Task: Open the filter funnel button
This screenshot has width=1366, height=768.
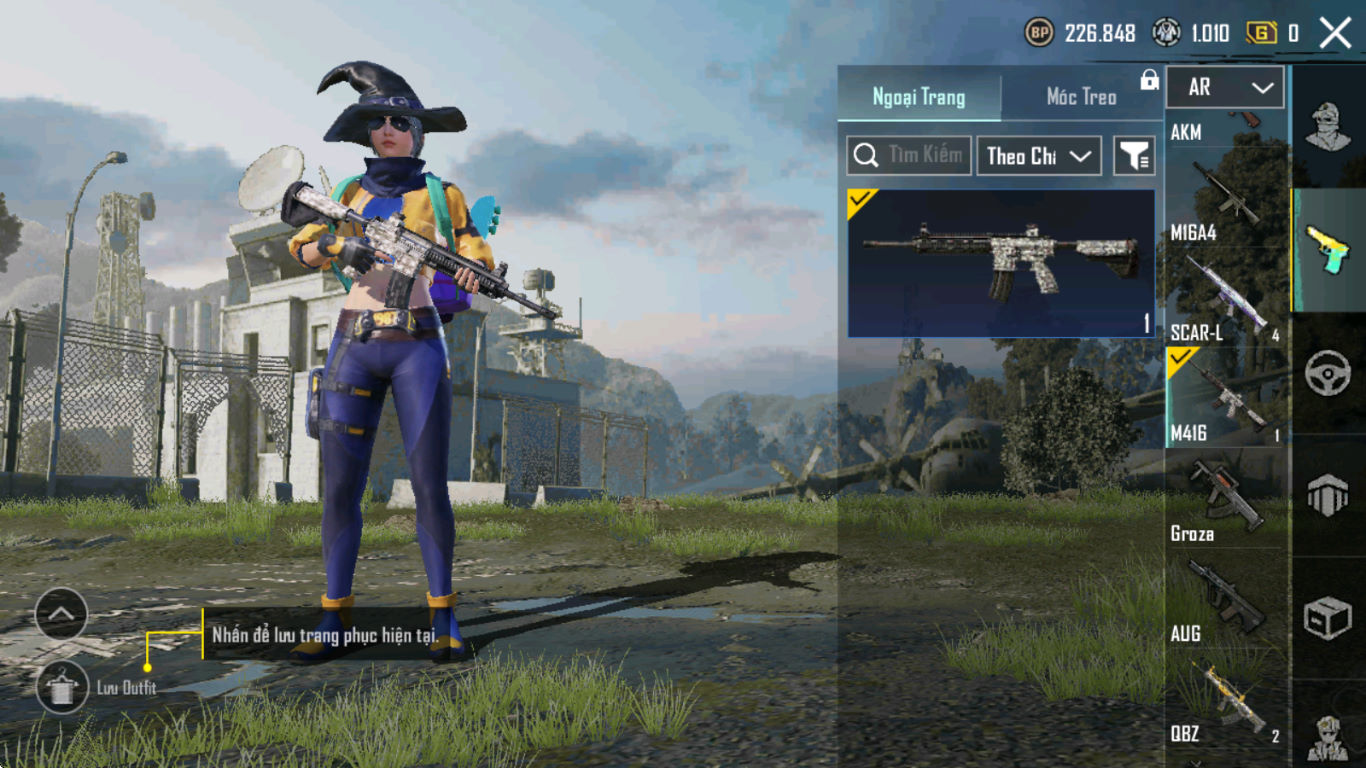Action: (1134, 156)
